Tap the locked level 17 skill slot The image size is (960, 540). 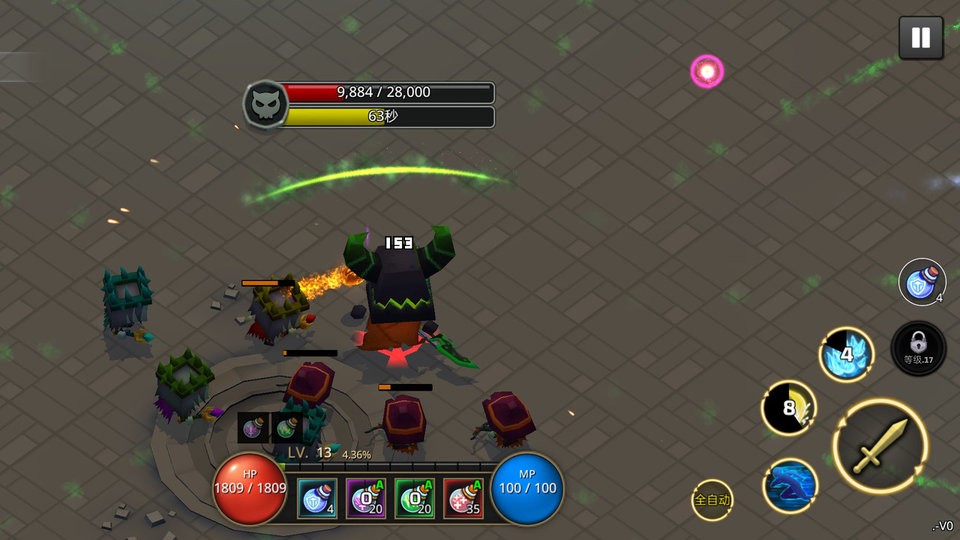coord(918,349)
